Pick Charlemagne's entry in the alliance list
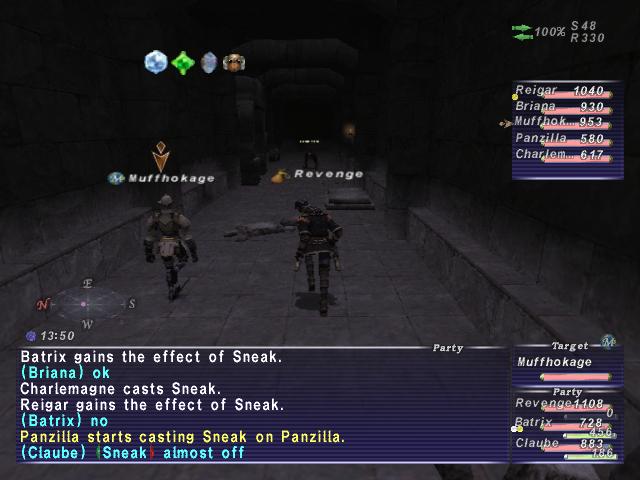Screen dimensions: 640x480 (x=566, y=155)
